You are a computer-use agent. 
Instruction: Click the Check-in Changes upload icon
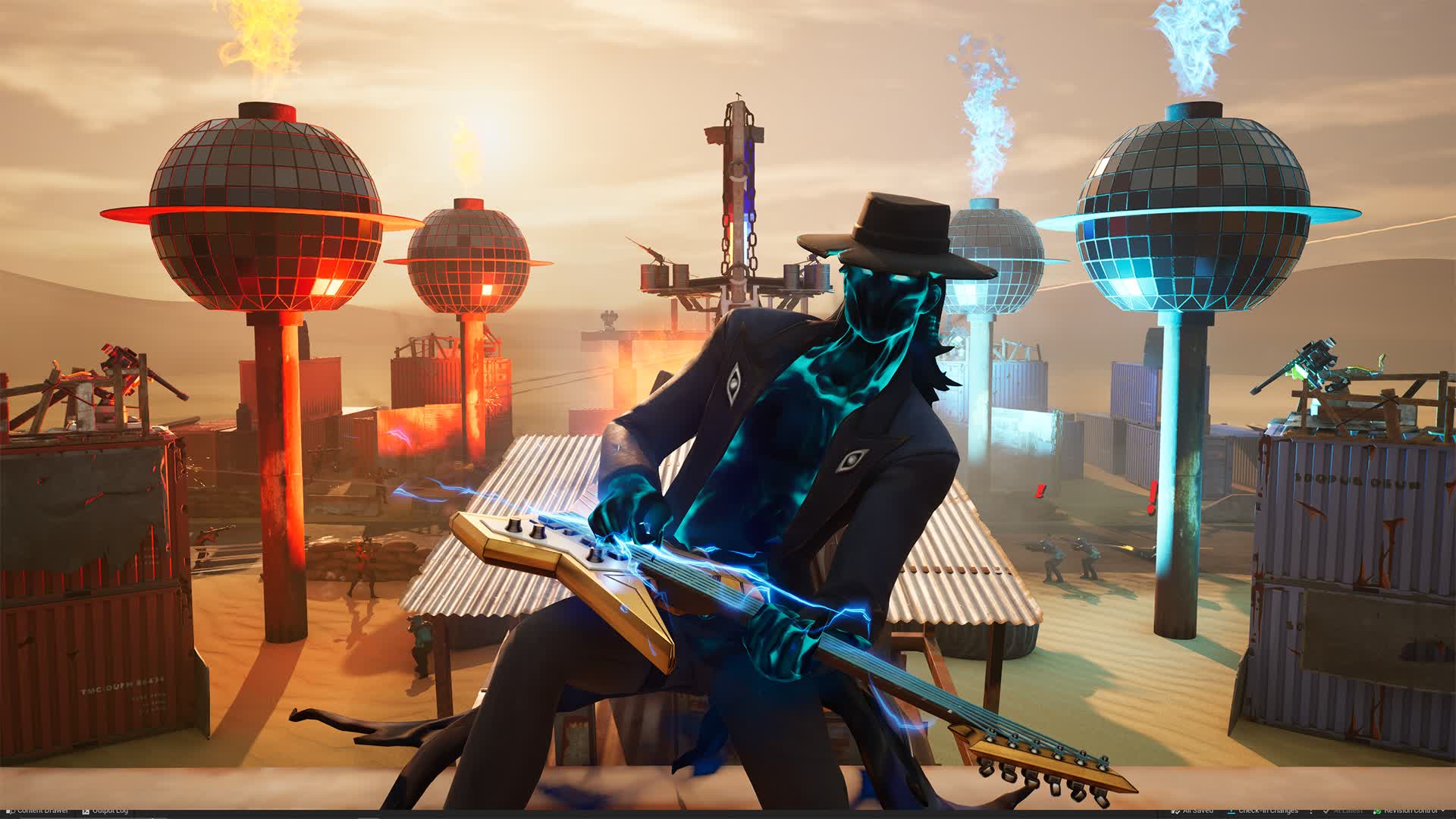(x=1232, y=811)
